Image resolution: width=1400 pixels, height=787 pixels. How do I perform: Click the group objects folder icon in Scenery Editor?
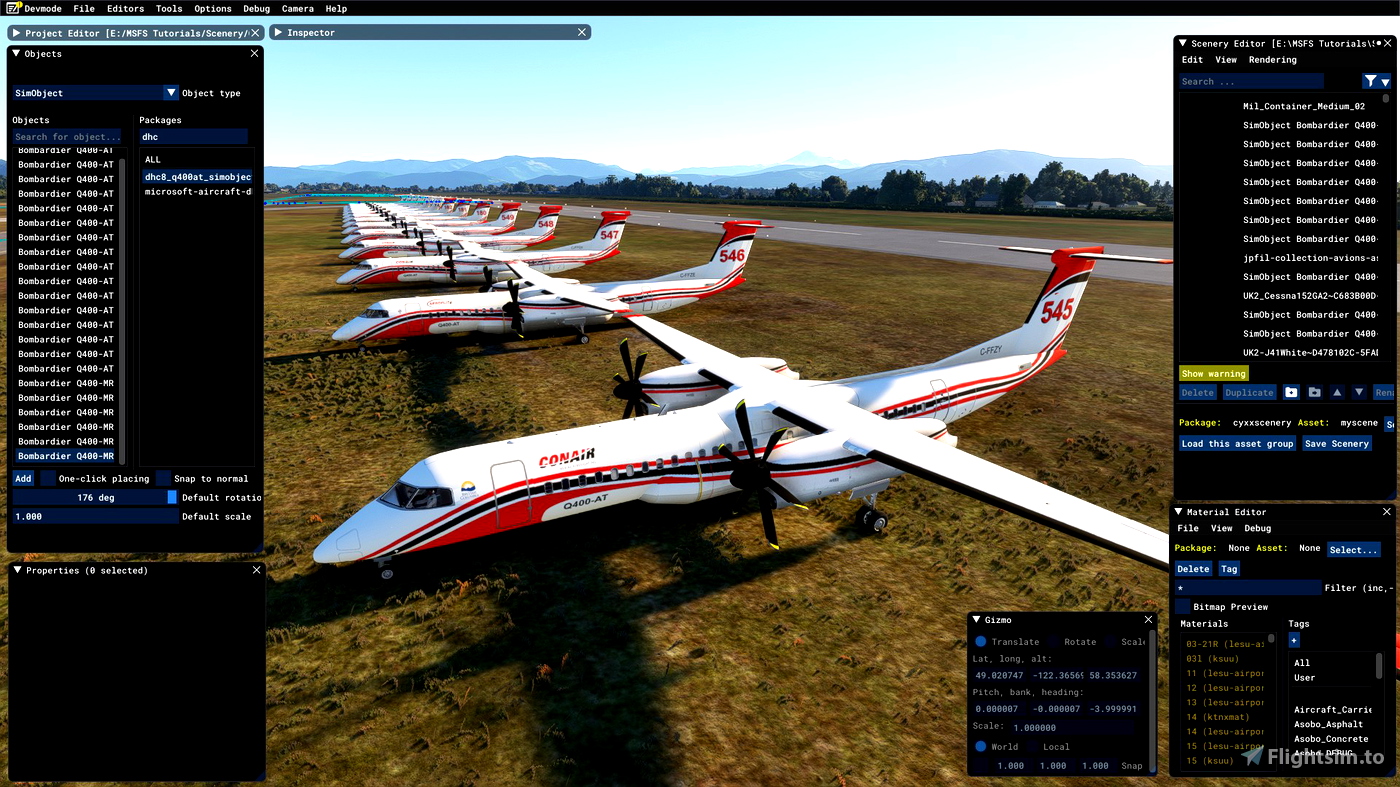pos(1314,392)
